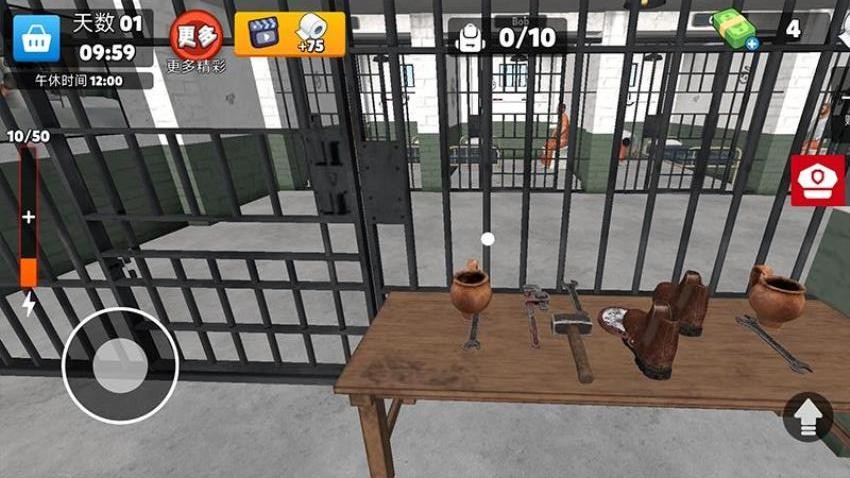Tap the virtual movement joystick
Viewport: 850px width, 478px height.
coord(120,366)
